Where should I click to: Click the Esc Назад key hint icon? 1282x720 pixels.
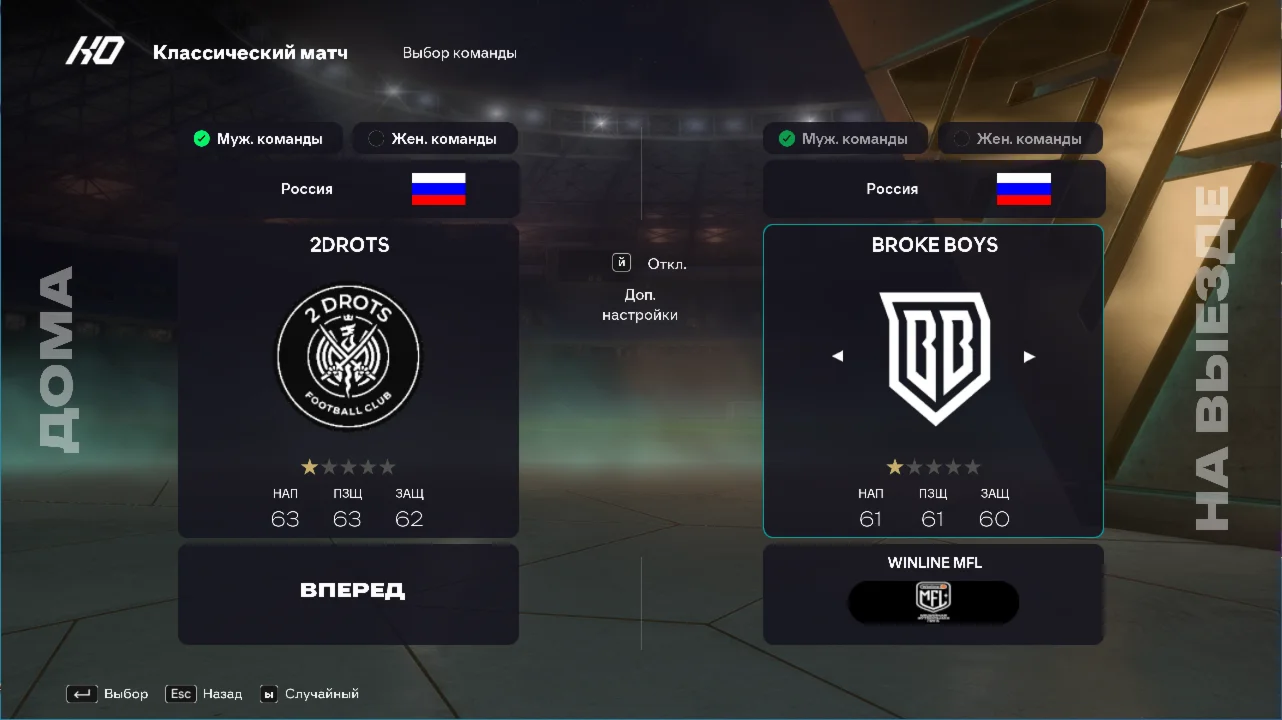(x=180, y=693)
